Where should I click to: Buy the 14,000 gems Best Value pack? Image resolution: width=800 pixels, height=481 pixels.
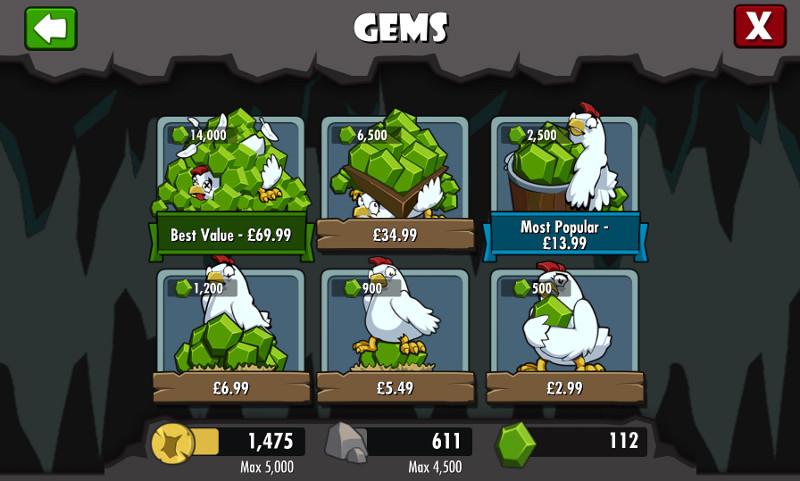point(231,185)
